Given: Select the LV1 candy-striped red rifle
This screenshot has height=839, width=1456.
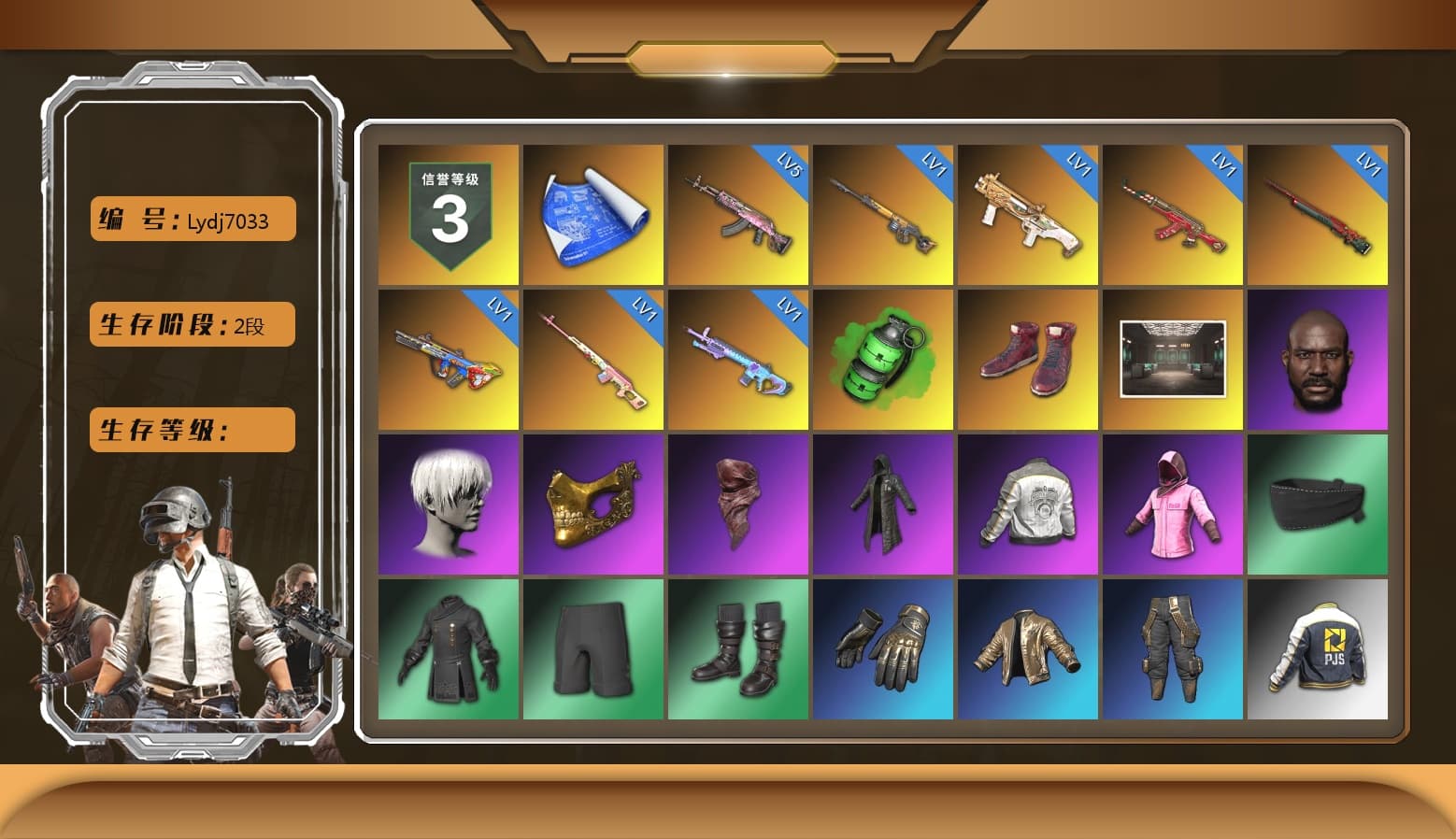Looking at the screenshot, I should (1174, 213).
